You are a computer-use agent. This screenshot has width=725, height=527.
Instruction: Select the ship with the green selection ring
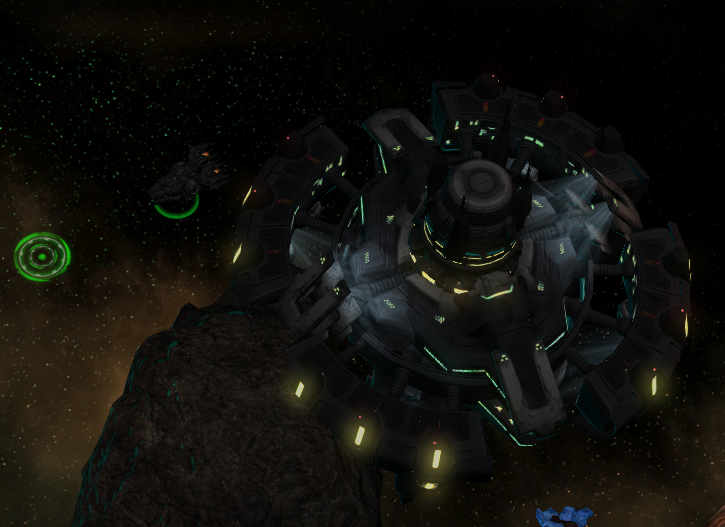click(x=185, y=180)
